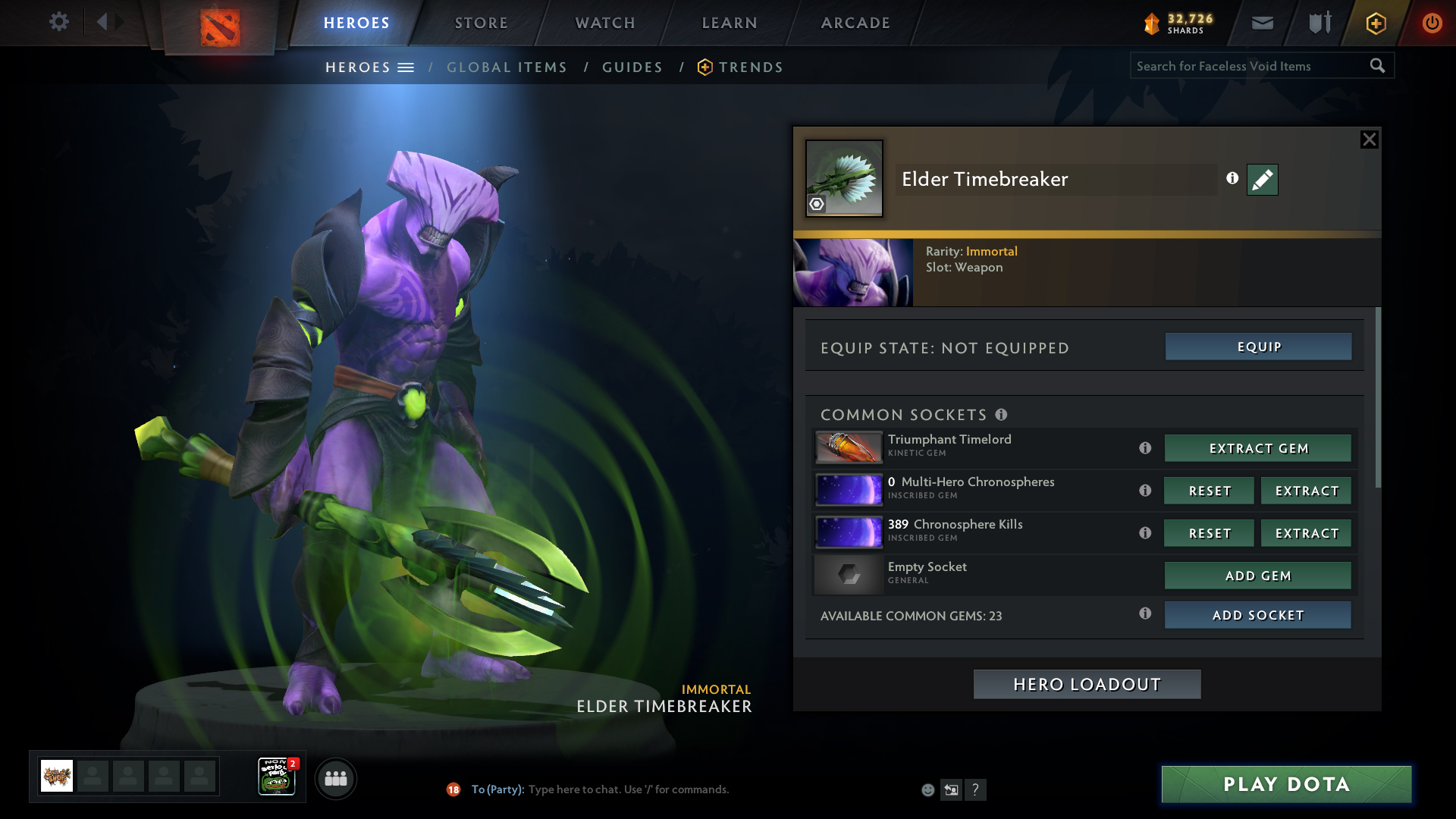1456x819 pixels.
Task: Quit the game with the power button
Action: pos(1432,23)
